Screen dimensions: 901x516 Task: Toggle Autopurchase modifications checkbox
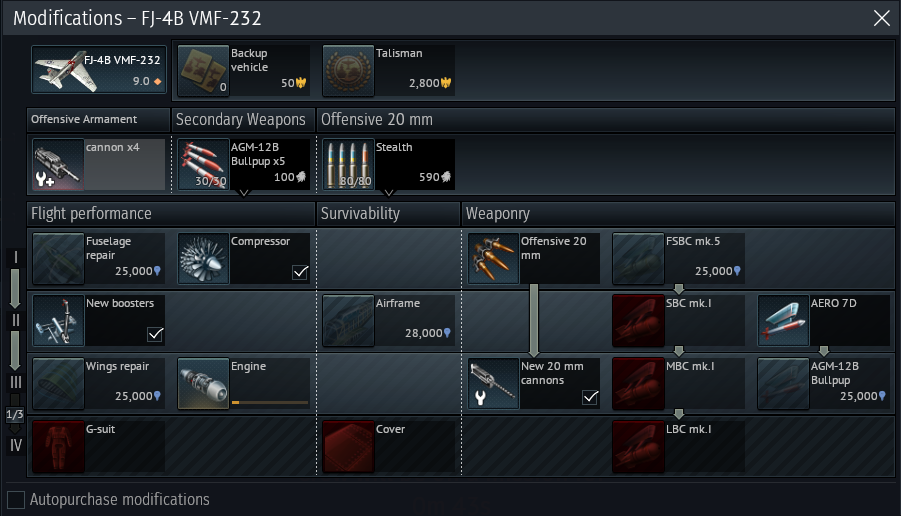point(16,499)
